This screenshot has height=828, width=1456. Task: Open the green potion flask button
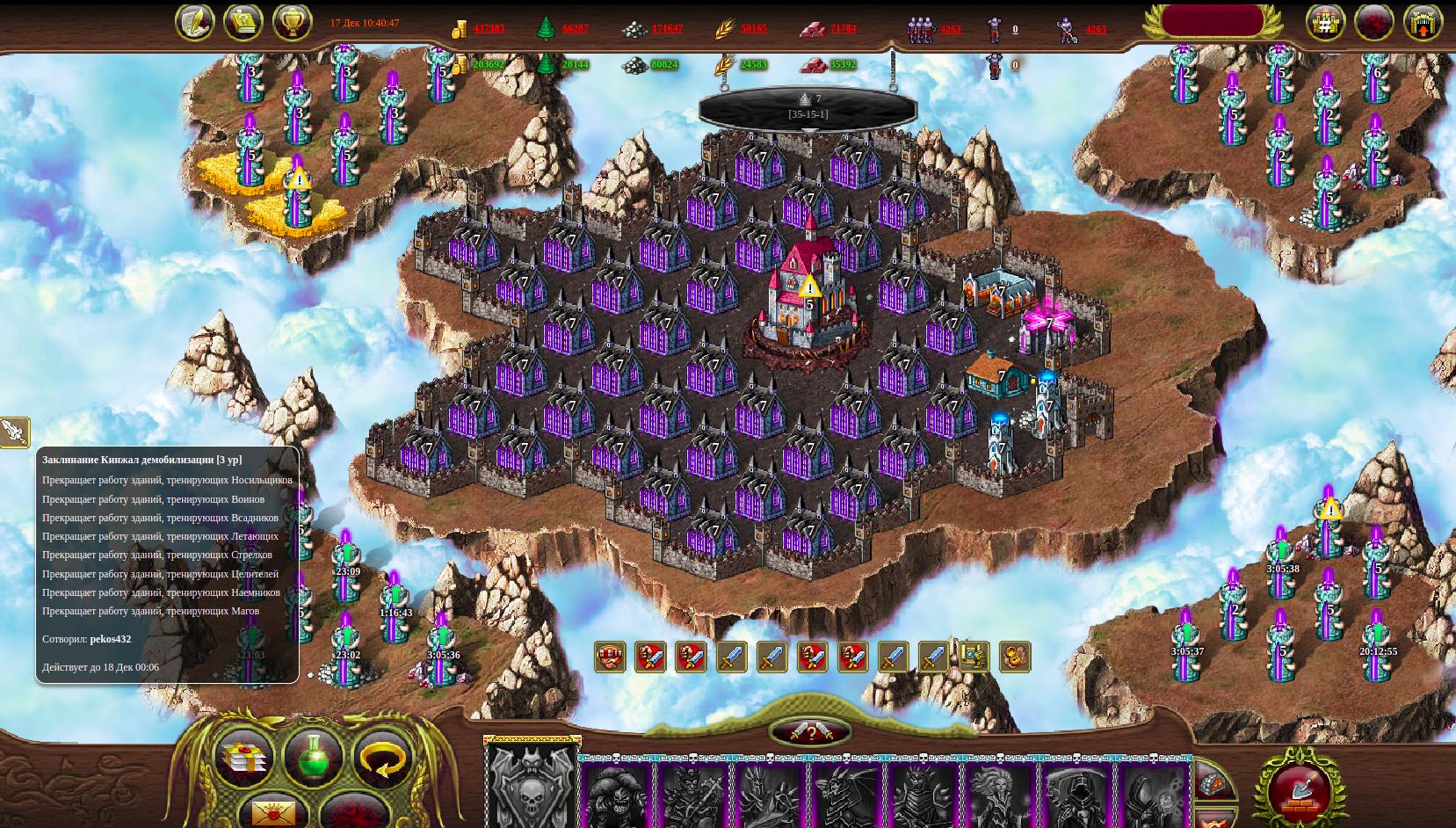coord(314,758)
